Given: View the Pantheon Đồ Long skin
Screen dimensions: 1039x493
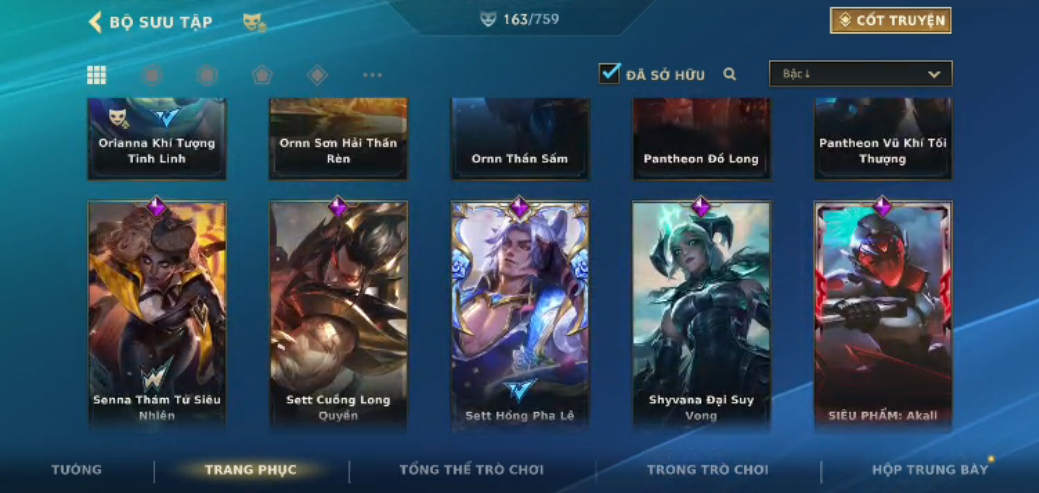Looking at the screenshot, I should [701, 139].
